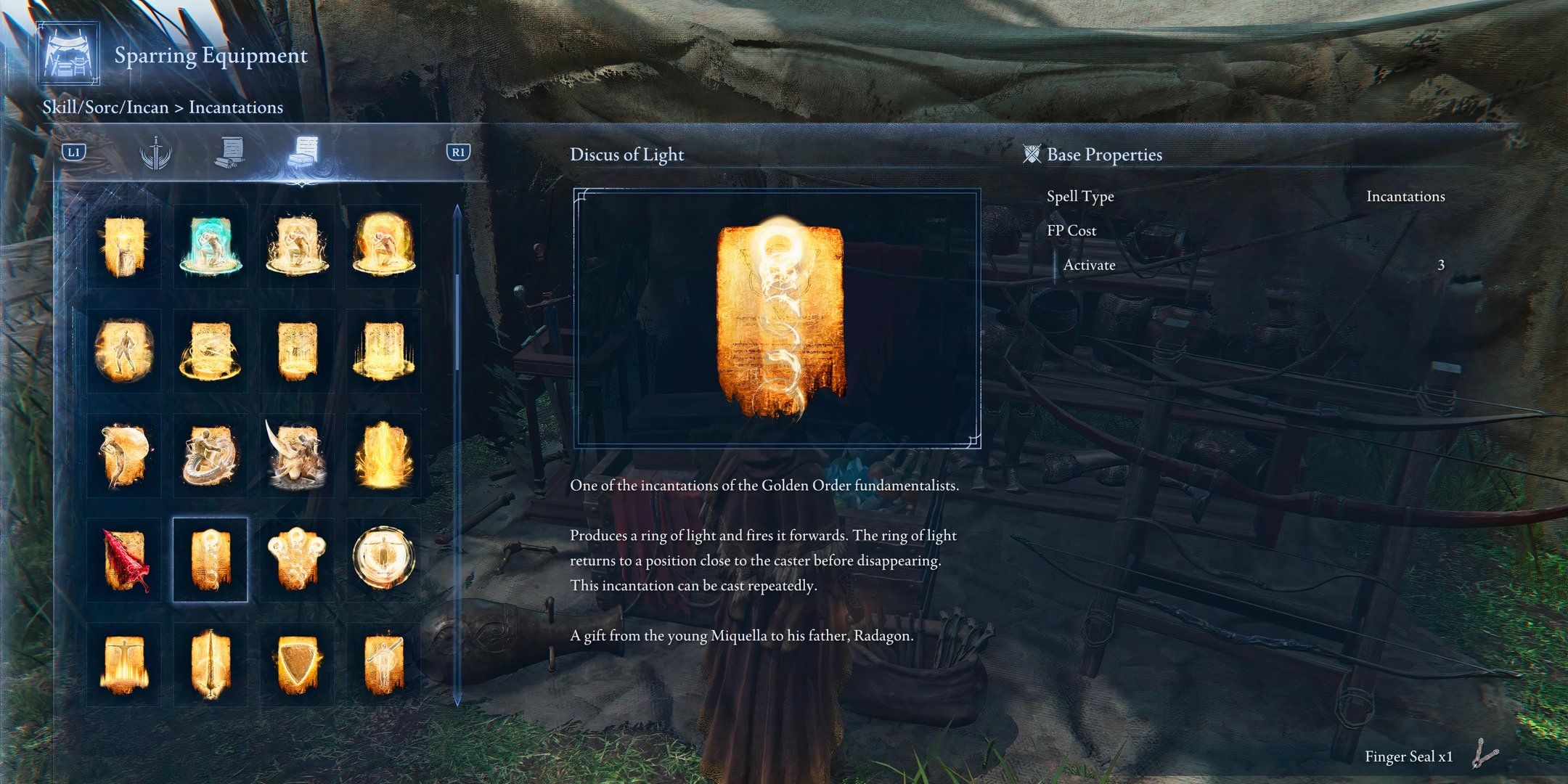This screenshot has height=784, width=1568.
Task: Select the Discus of Light incantation slot
Action: 210,560
